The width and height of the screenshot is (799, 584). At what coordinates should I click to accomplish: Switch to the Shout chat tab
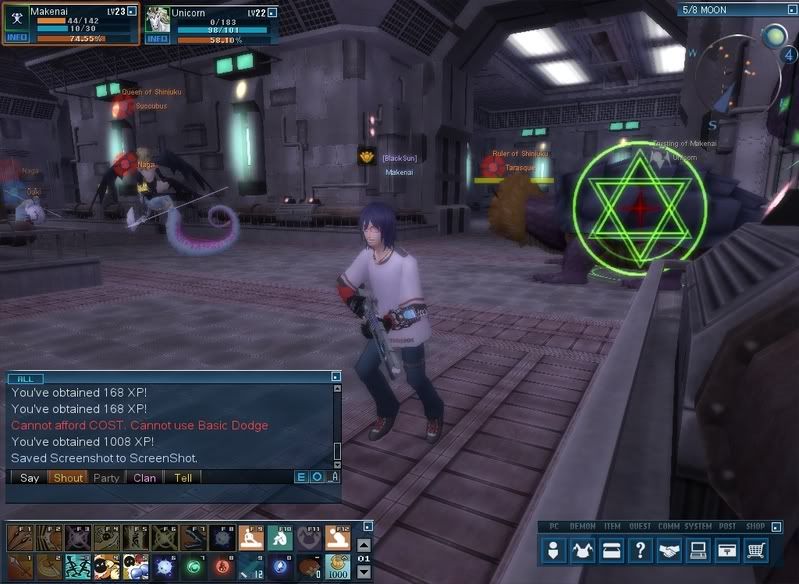click(68, 478)
